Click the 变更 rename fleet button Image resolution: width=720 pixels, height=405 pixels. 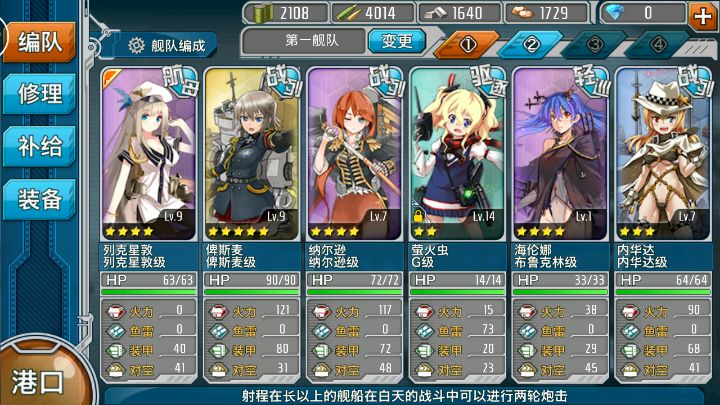(x=396, y=42)
